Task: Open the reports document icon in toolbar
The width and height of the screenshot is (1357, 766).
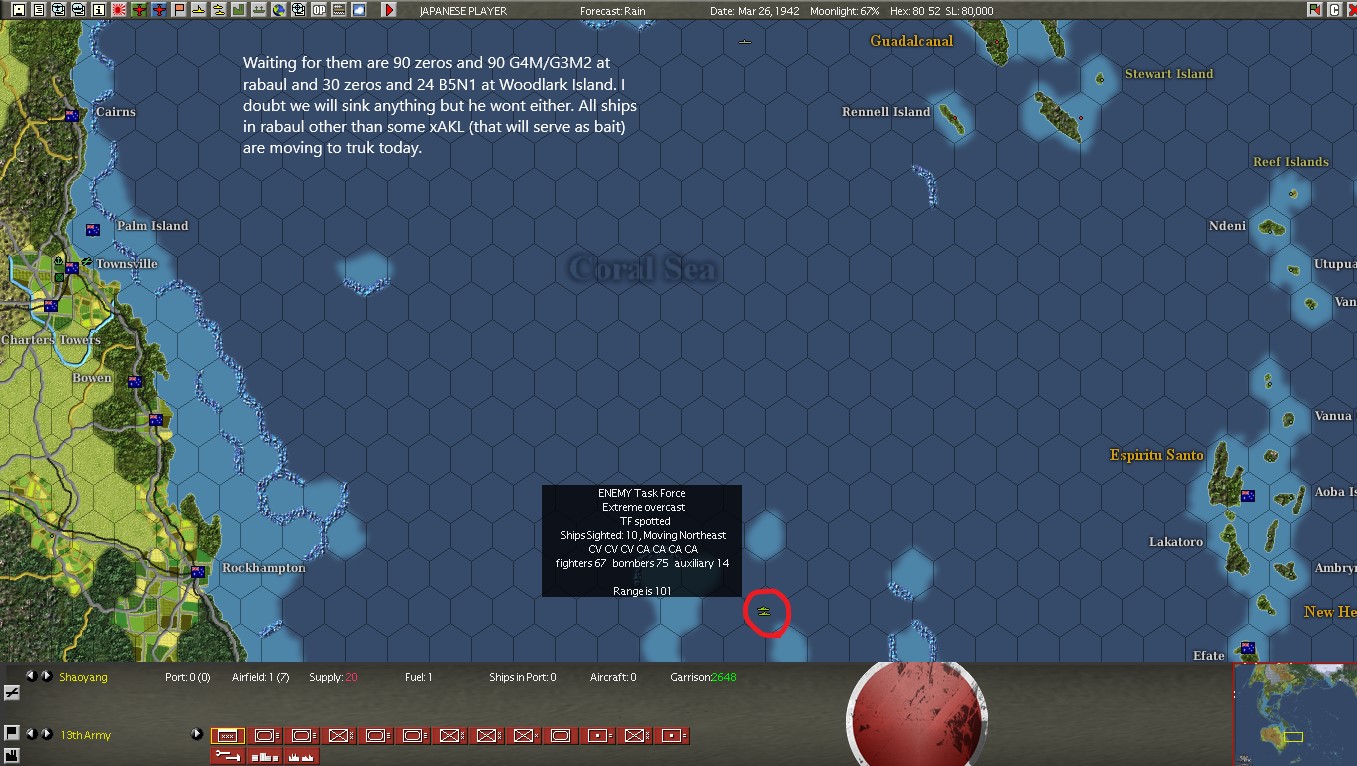Action: [x=39, y=10]
